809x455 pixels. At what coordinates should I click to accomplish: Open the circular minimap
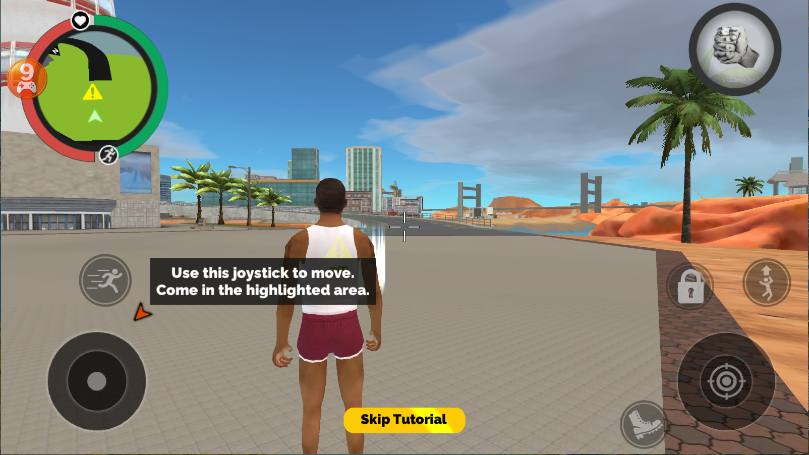click(95, 90)
